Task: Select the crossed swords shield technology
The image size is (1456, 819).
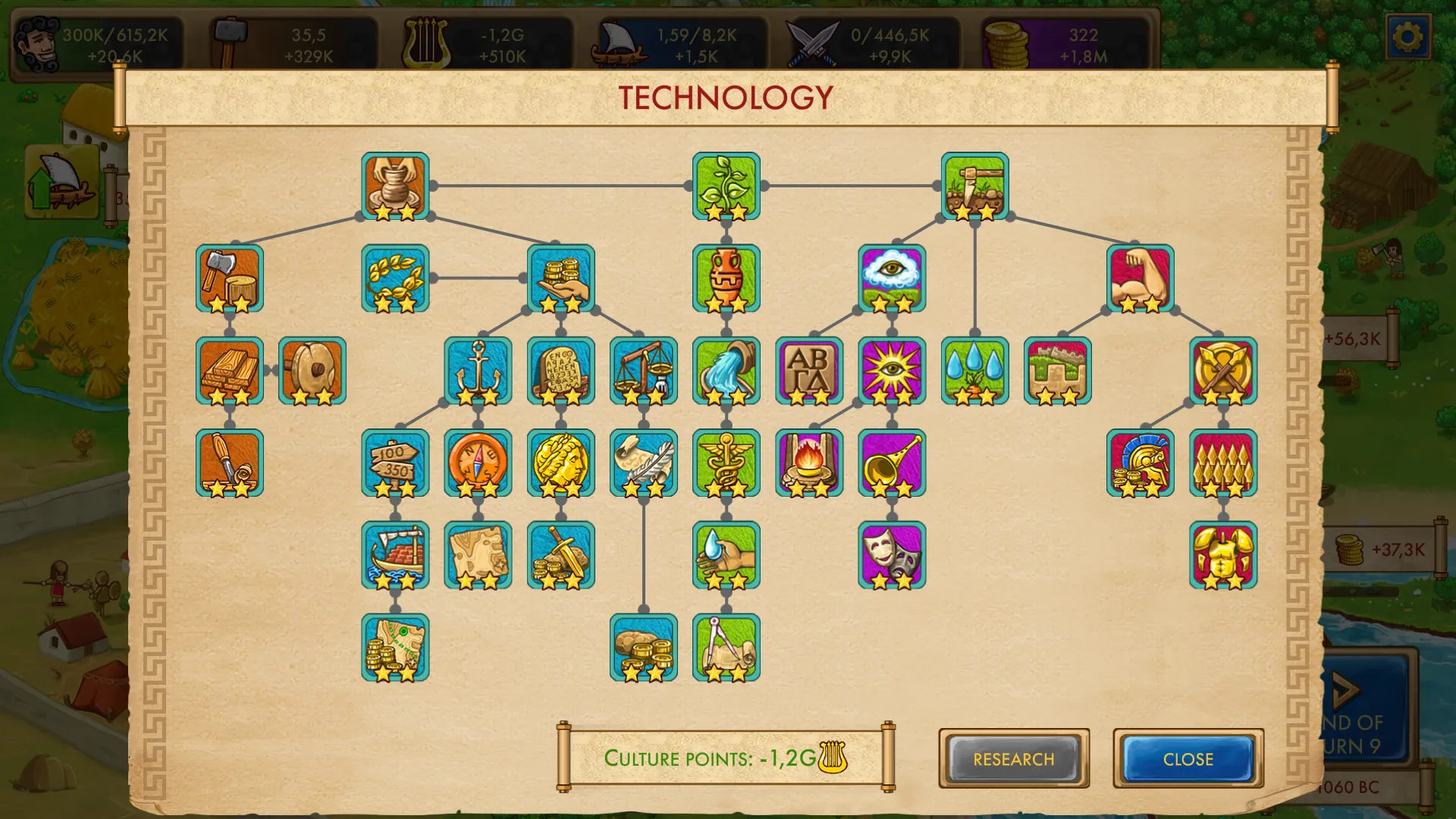Action: [x=1222, y=371]
